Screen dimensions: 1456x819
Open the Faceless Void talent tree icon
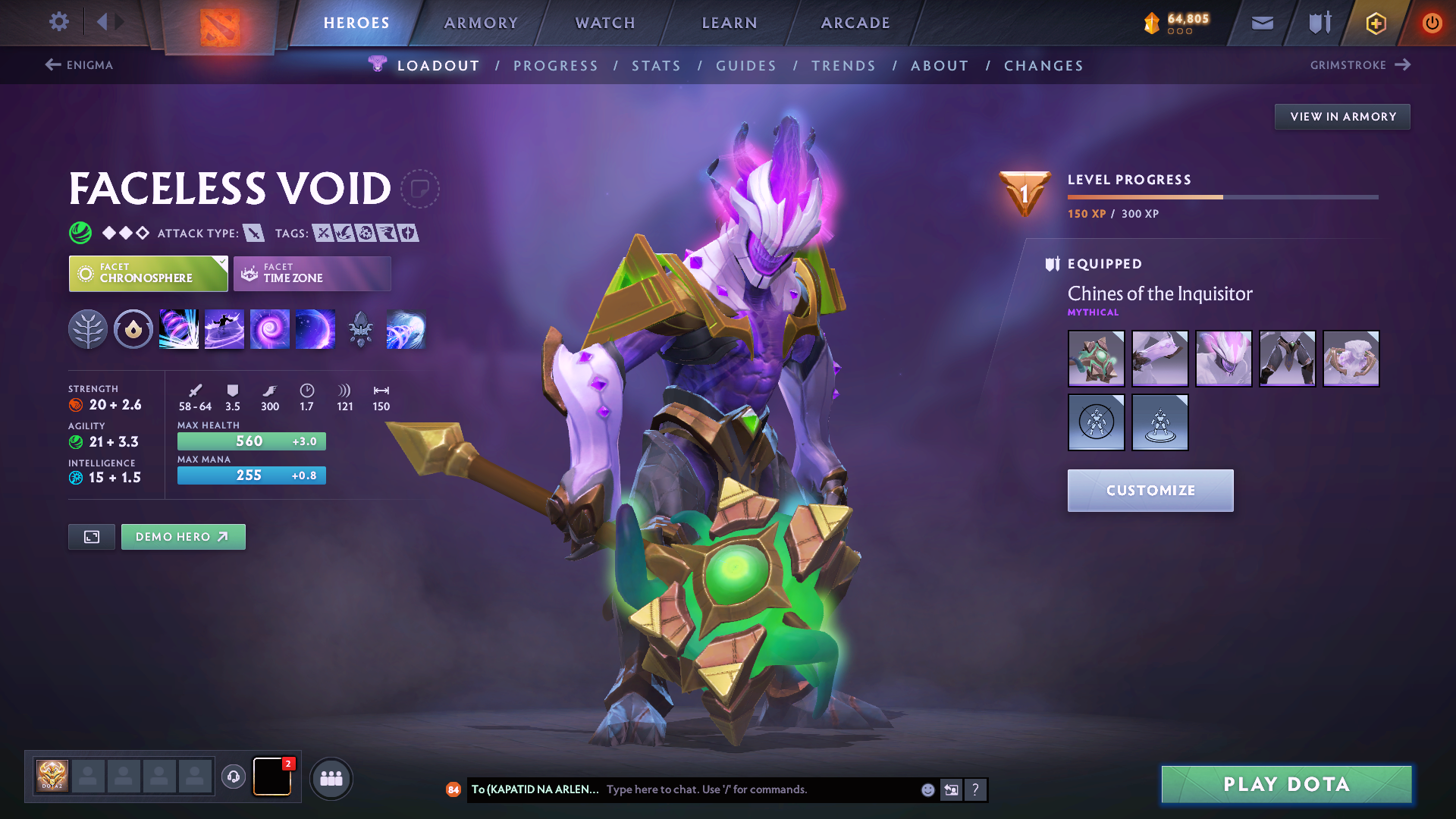pos(88,328)
